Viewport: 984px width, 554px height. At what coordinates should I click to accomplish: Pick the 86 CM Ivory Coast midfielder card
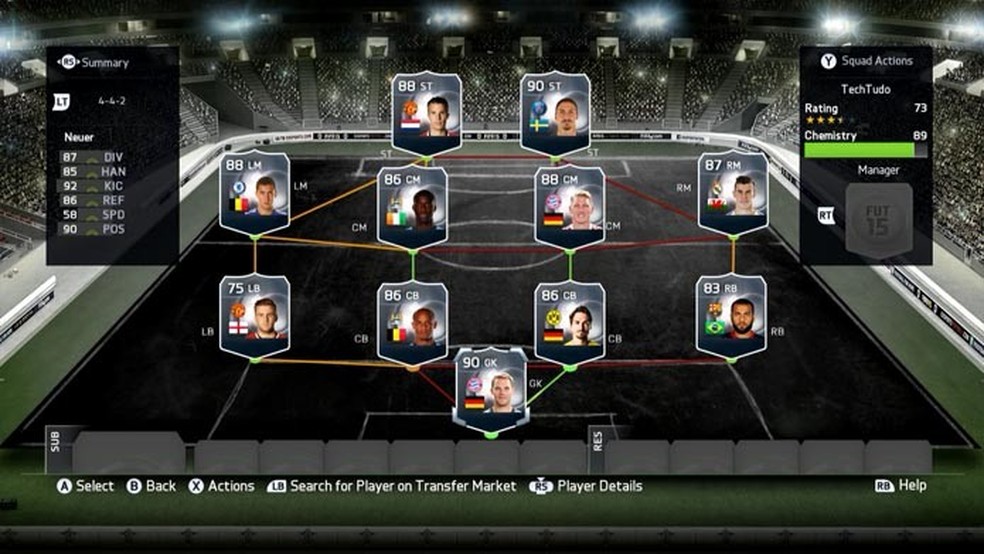tap(412, 206)
